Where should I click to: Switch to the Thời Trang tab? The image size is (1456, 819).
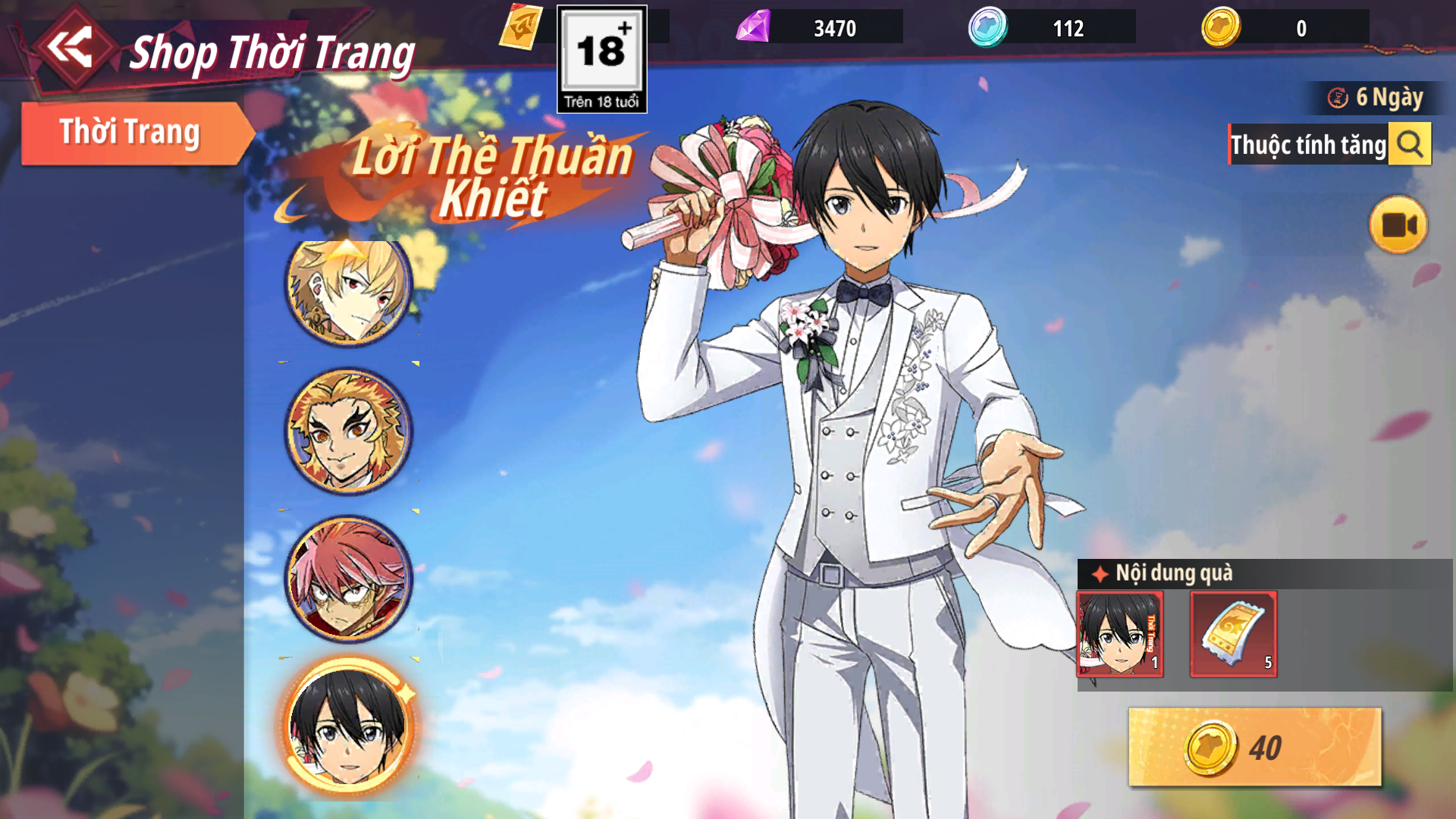click(130, 133)
